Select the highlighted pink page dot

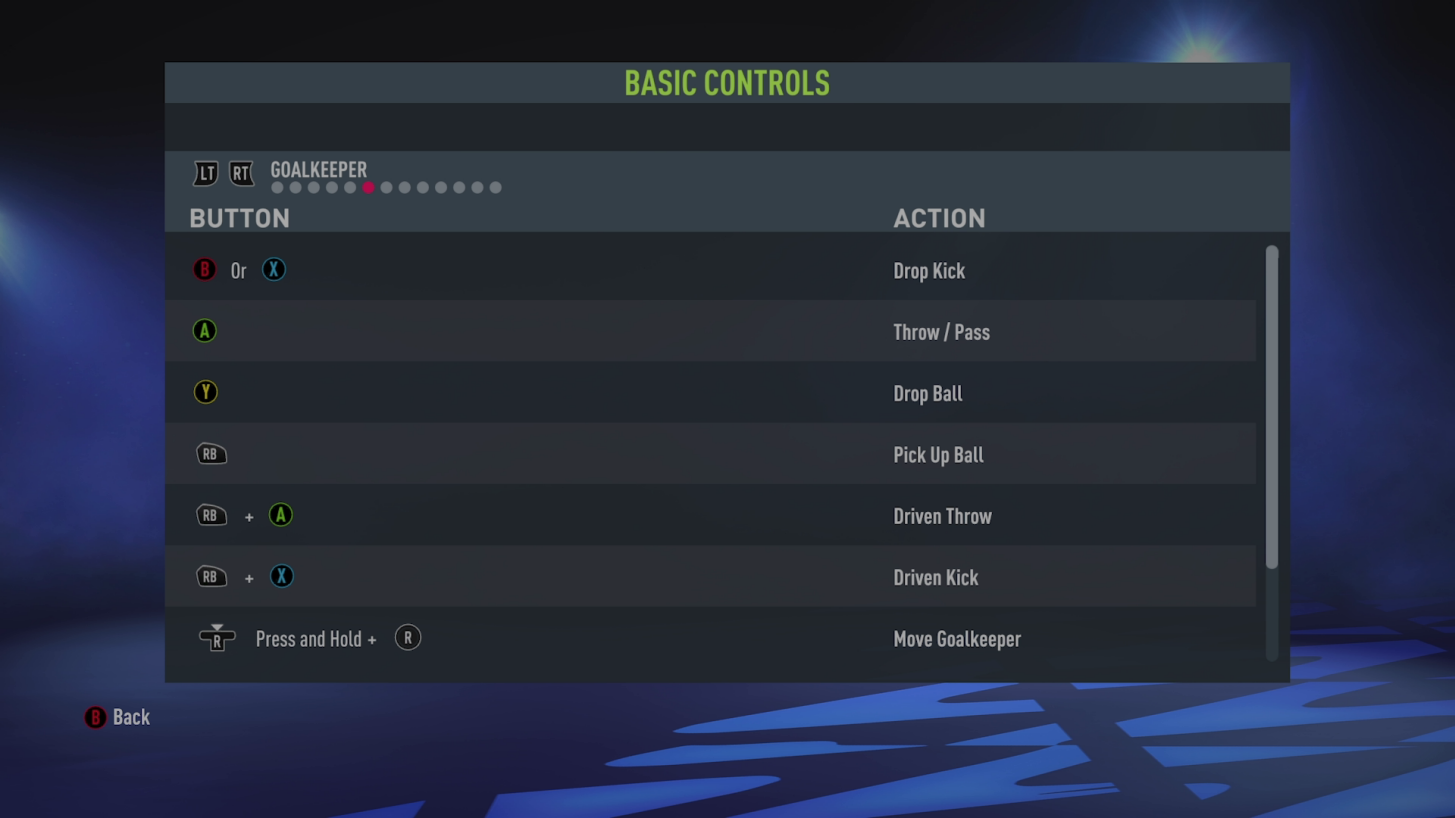pyautogui.click(x=368, y=187)
